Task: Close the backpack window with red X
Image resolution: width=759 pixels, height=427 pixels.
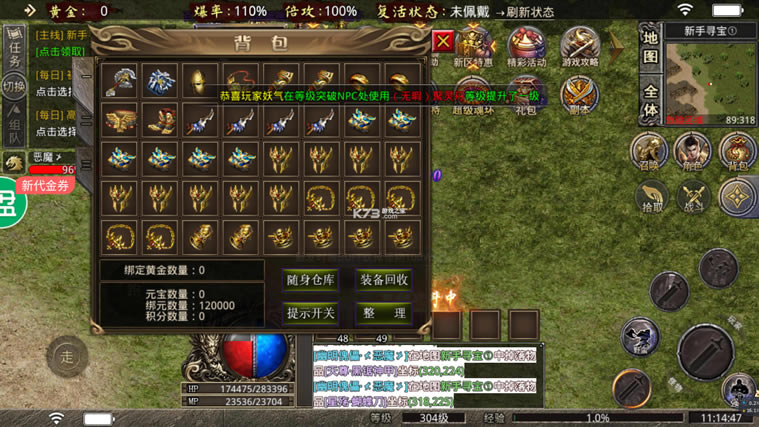Action: point(444,42)
